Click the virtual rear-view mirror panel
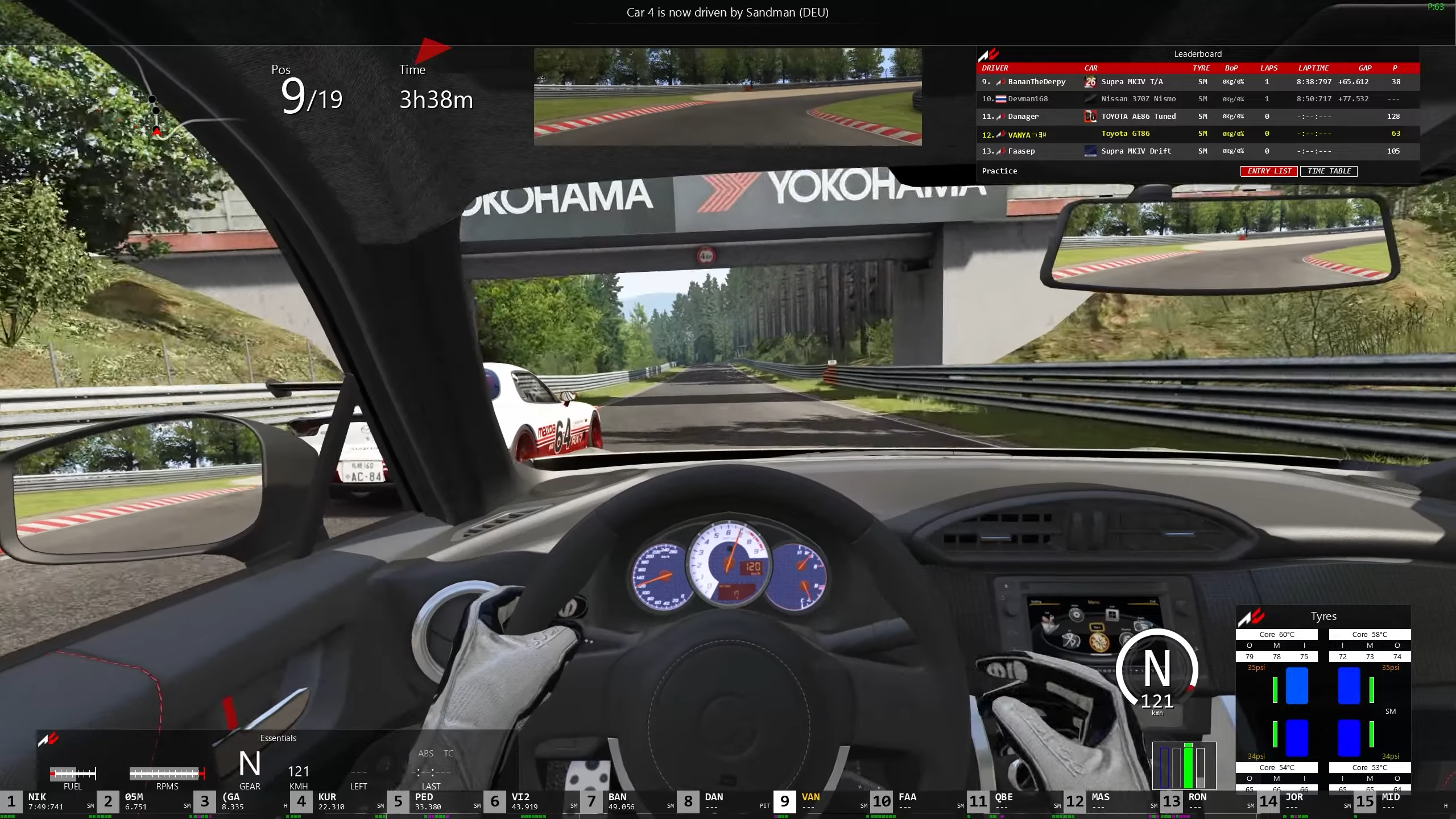 point(727,97)
